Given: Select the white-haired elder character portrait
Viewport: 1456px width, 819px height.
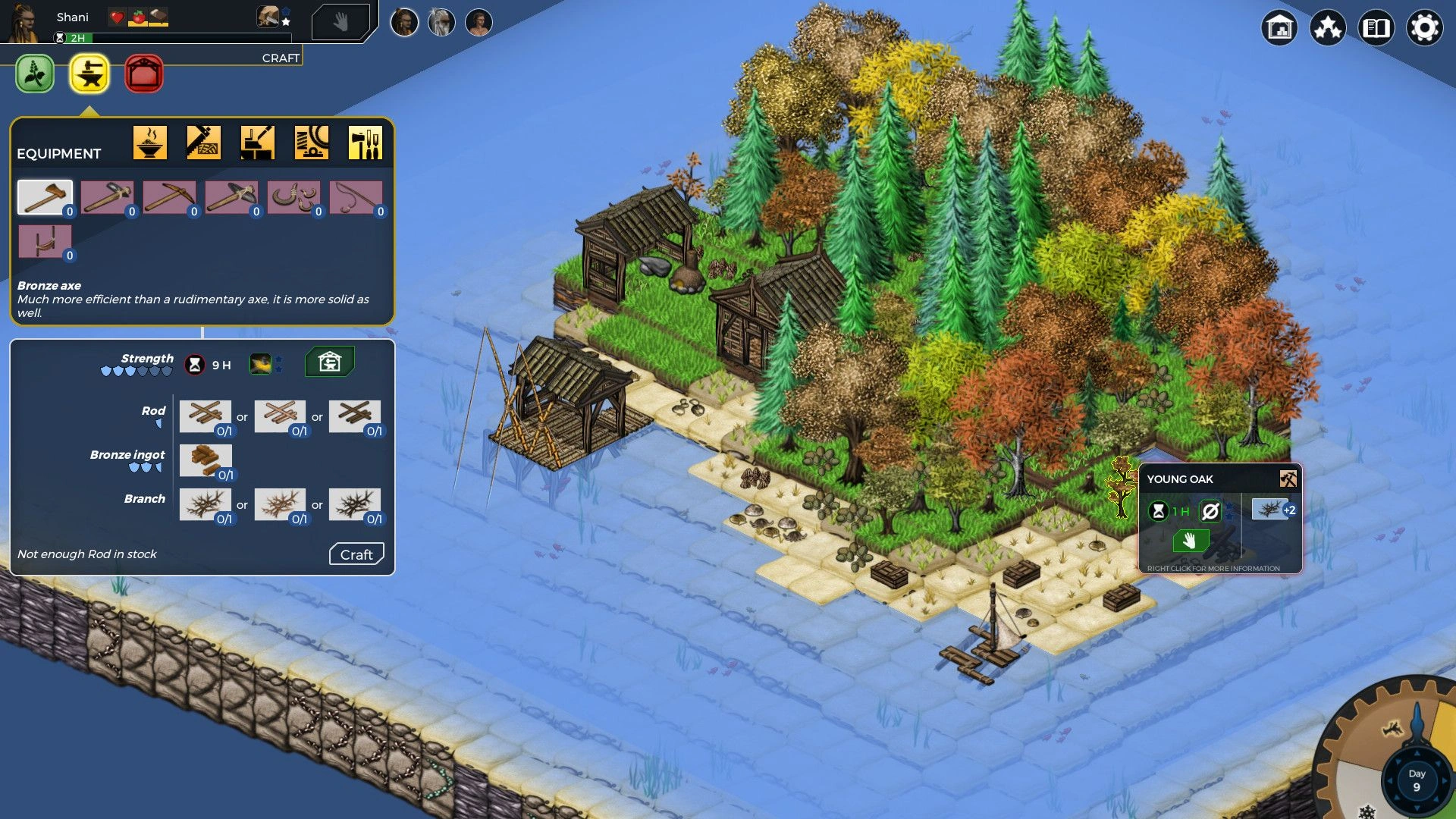Looking at the screenshot, I should (x=441, y=23).
